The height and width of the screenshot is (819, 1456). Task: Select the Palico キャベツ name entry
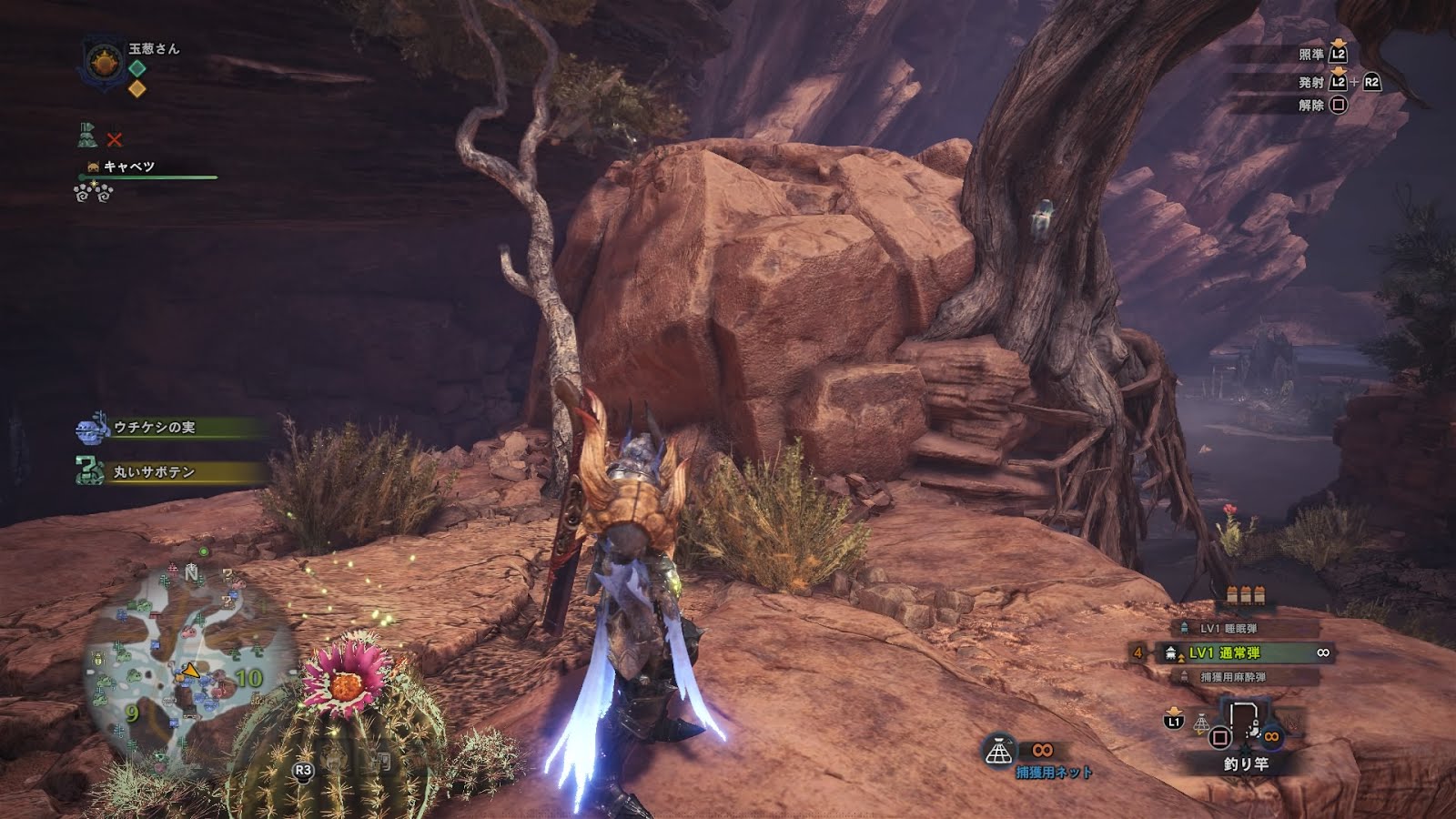tap(128, 167)
